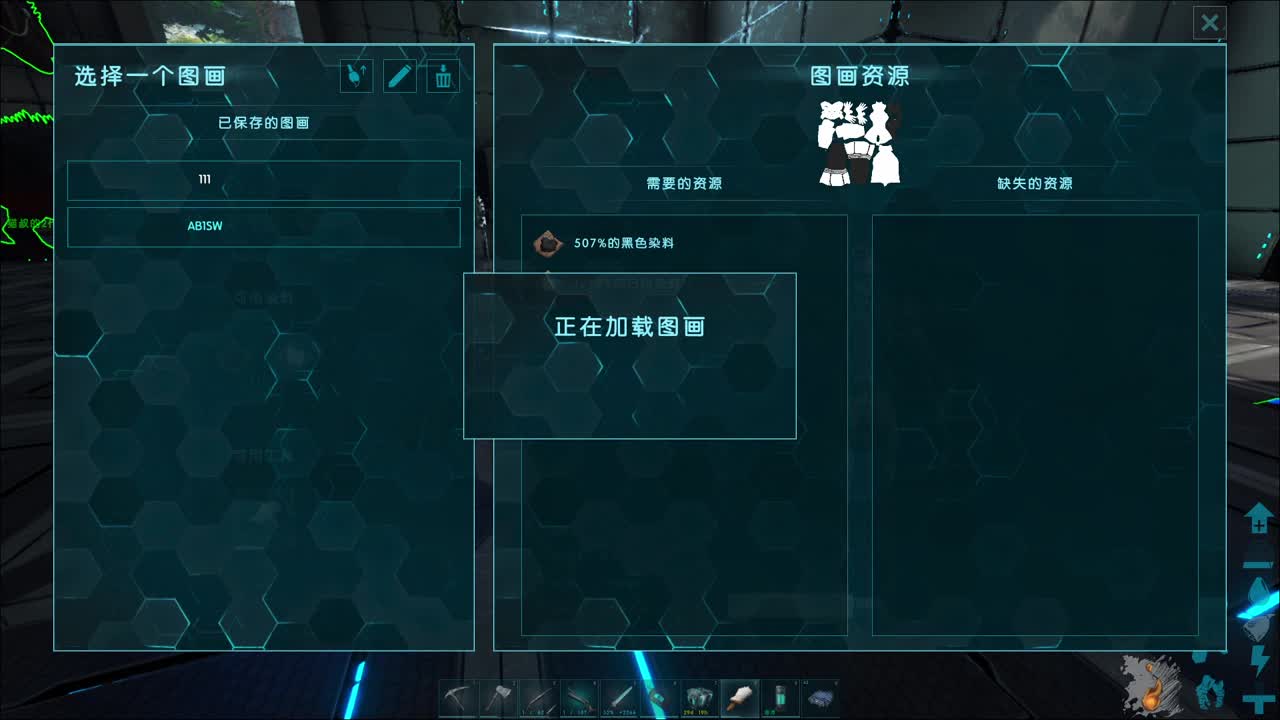Select the cloth item in the last hotbar slot
This screenshot has height=720, width=1280.
[x=820, y=695]
